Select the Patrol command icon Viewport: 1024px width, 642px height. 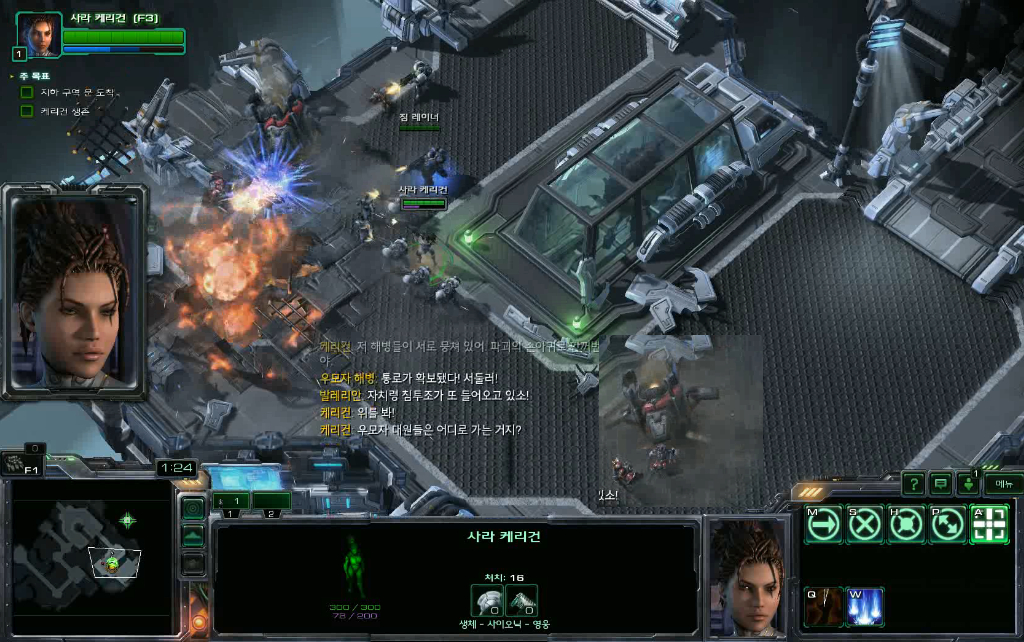click(946, 524)
